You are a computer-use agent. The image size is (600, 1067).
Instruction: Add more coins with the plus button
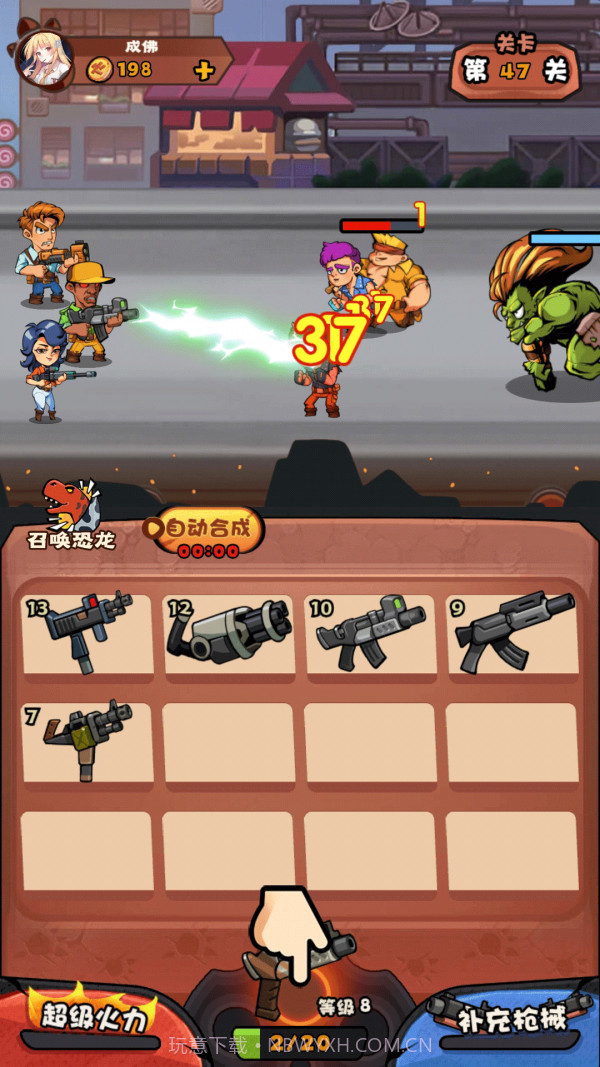pyautogui.click(x=204, y=70)
